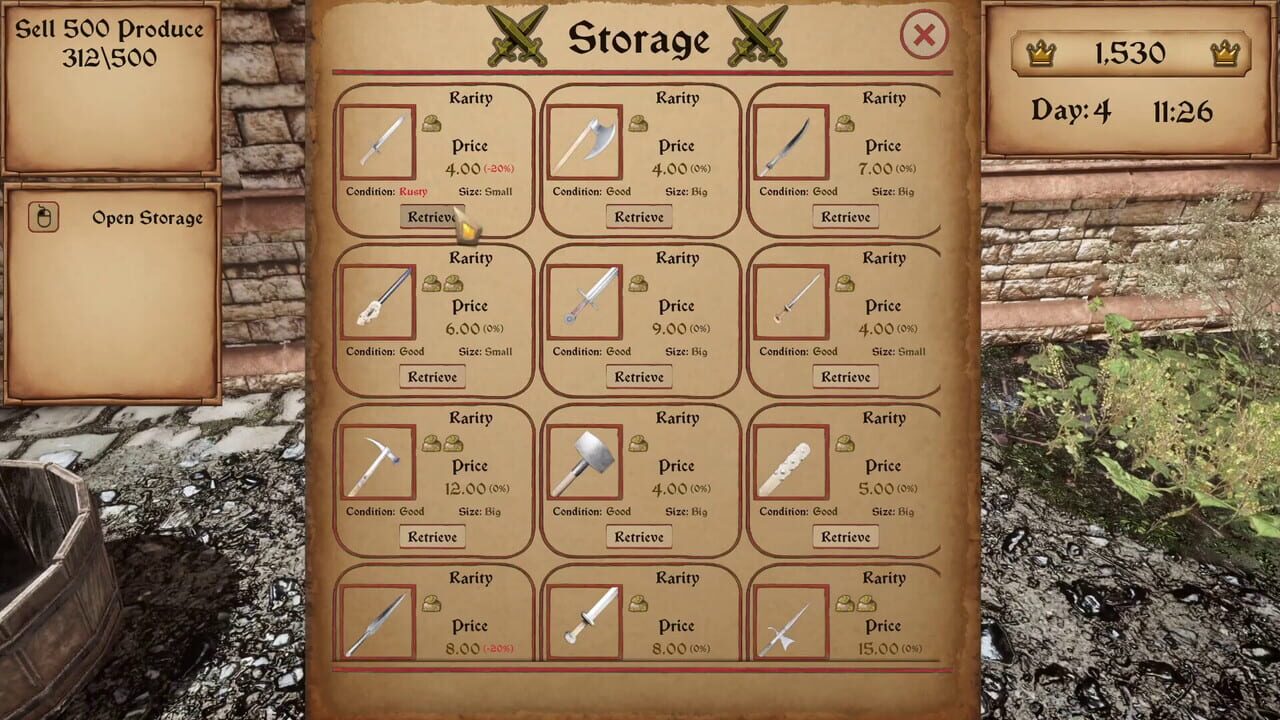Retrieve the rusty sword

(x=432, y=216)
